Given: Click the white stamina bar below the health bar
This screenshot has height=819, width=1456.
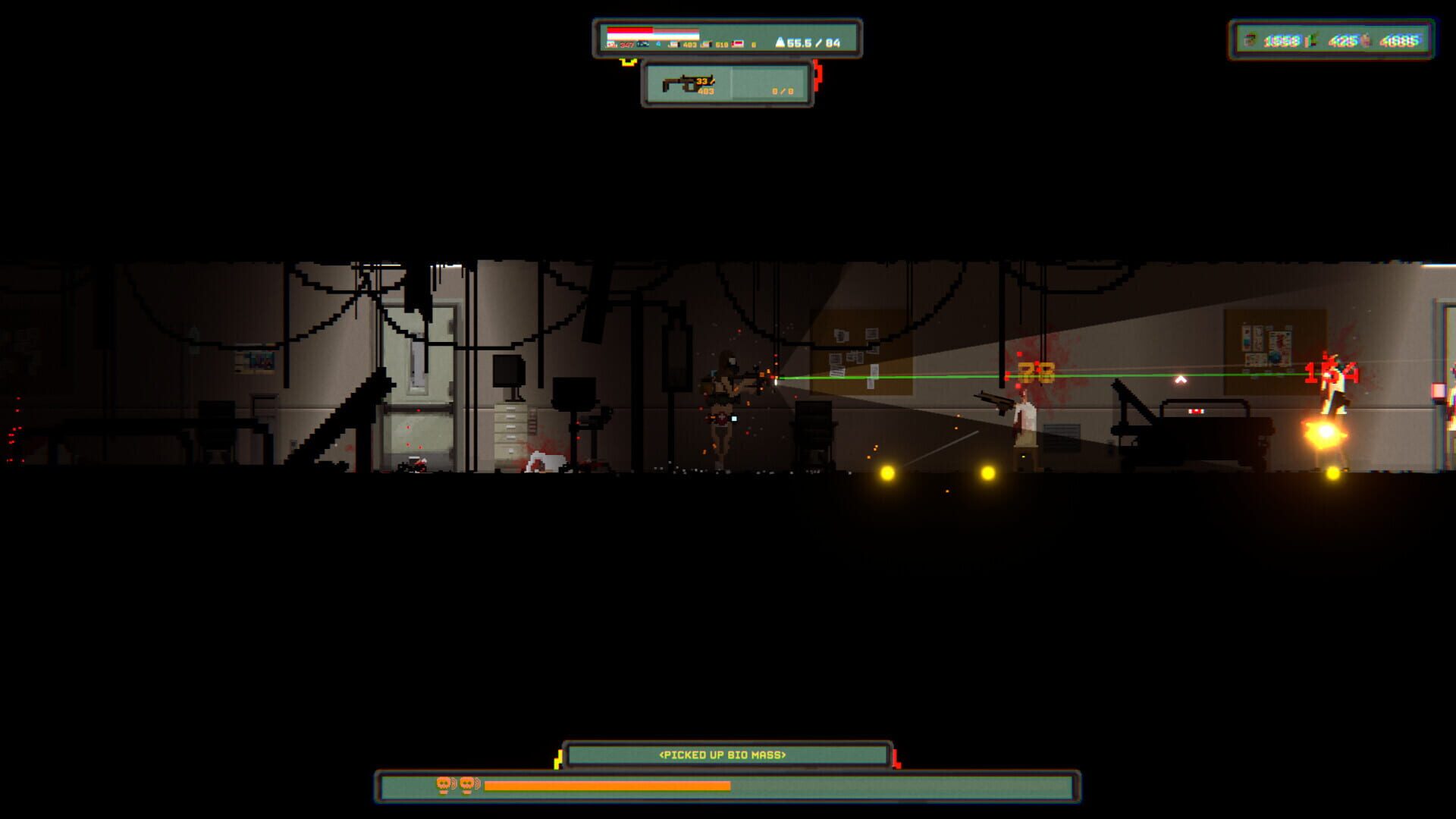Looking at the screenshot, I should click(x=654, y=34).
